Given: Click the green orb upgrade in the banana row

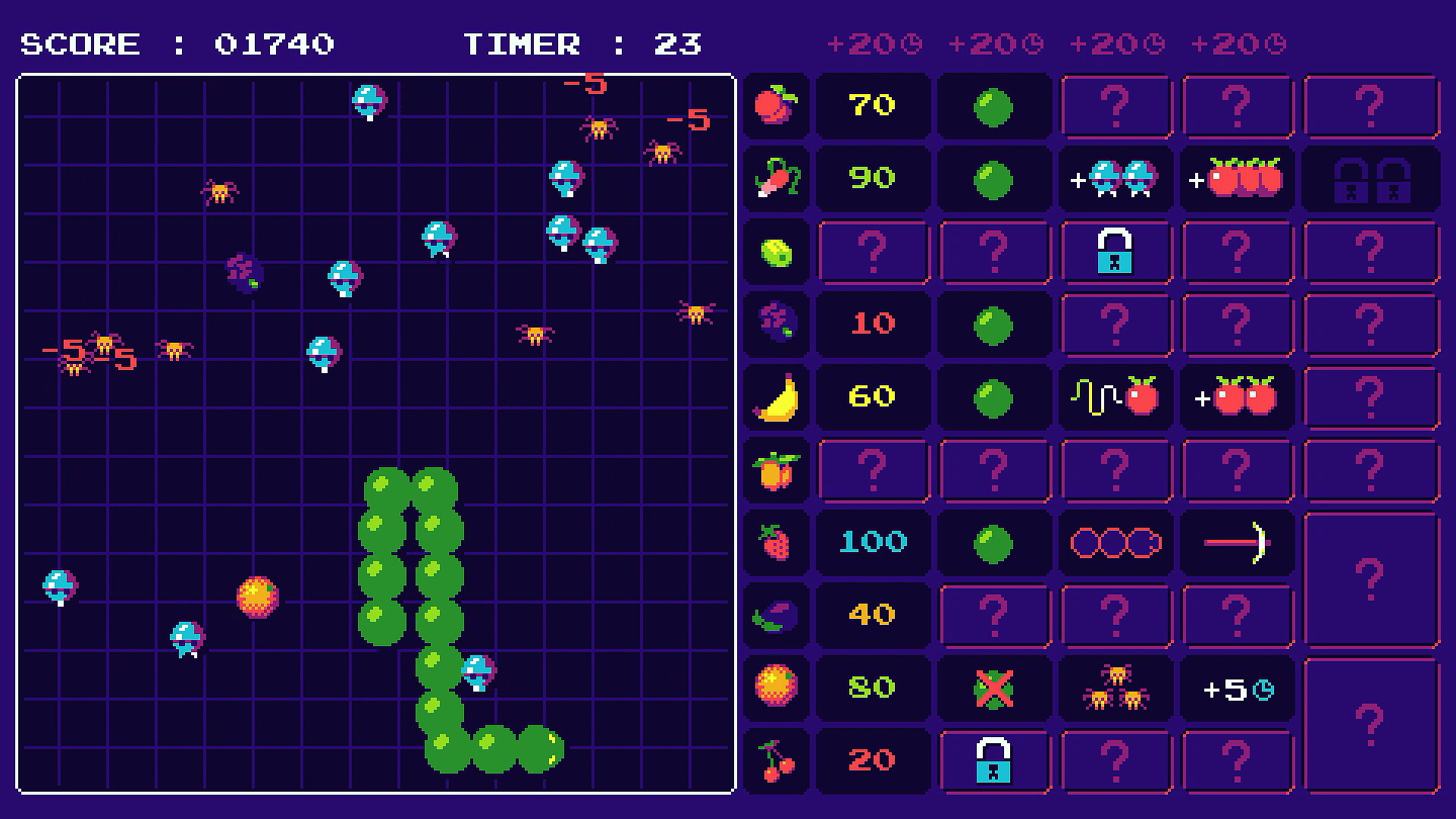Looking at the screenshot, I should 994,395.
